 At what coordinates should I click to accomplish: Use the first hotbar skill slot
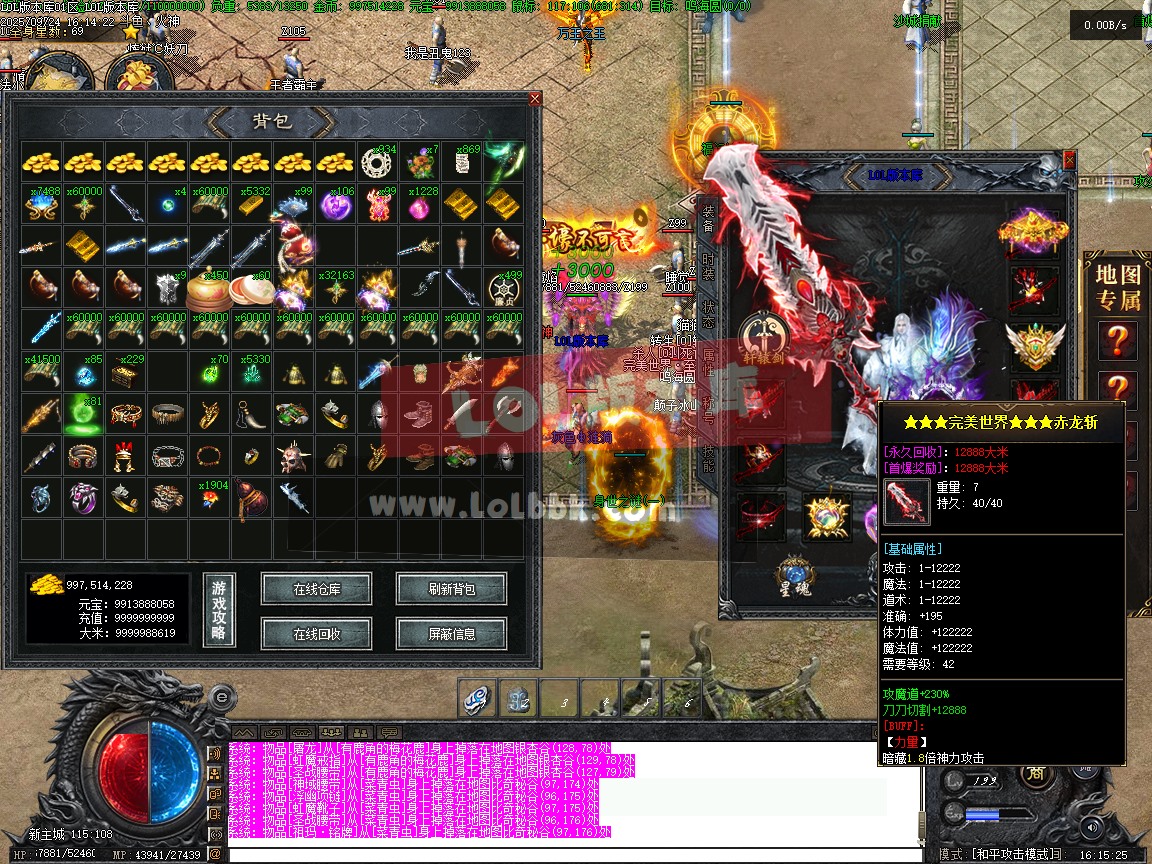tap(478, 698)
